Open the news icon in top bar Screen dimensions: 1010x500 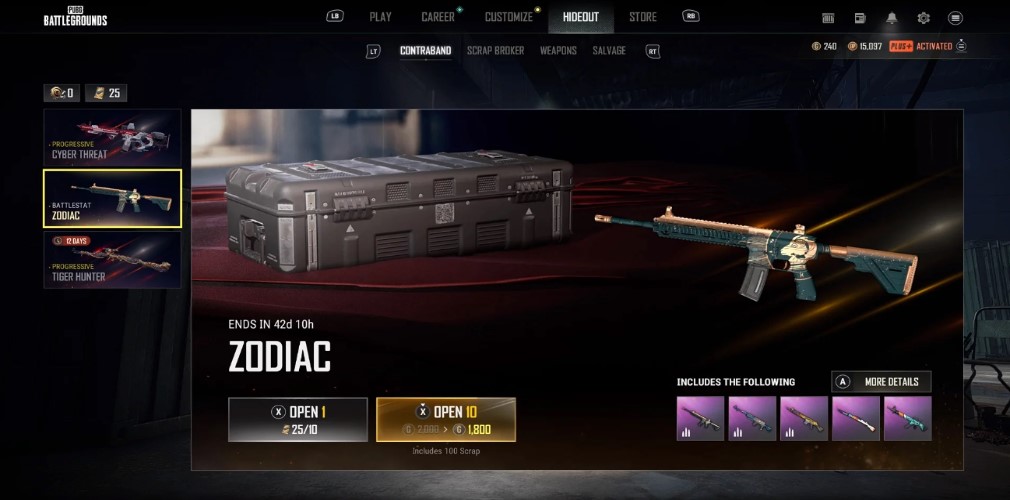click(860, 18)
